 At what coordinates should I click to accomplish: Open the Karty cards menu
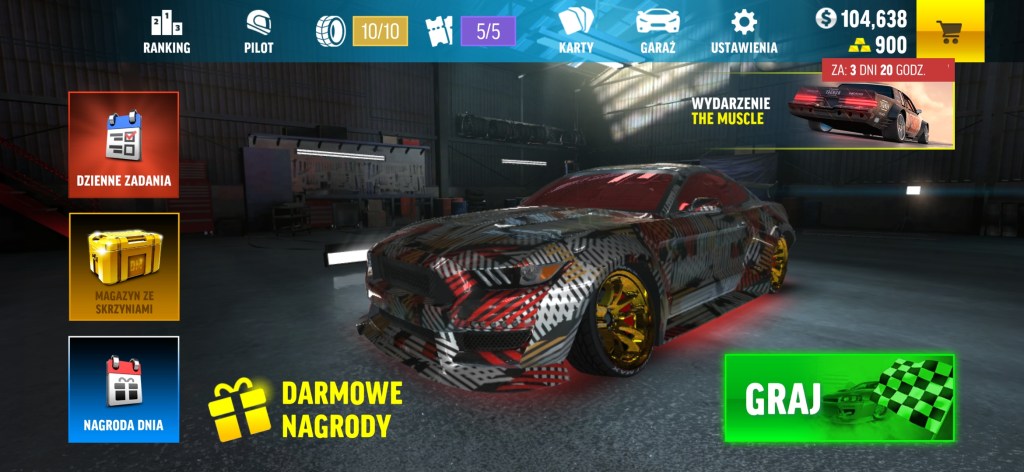click(x=576, y=32)
